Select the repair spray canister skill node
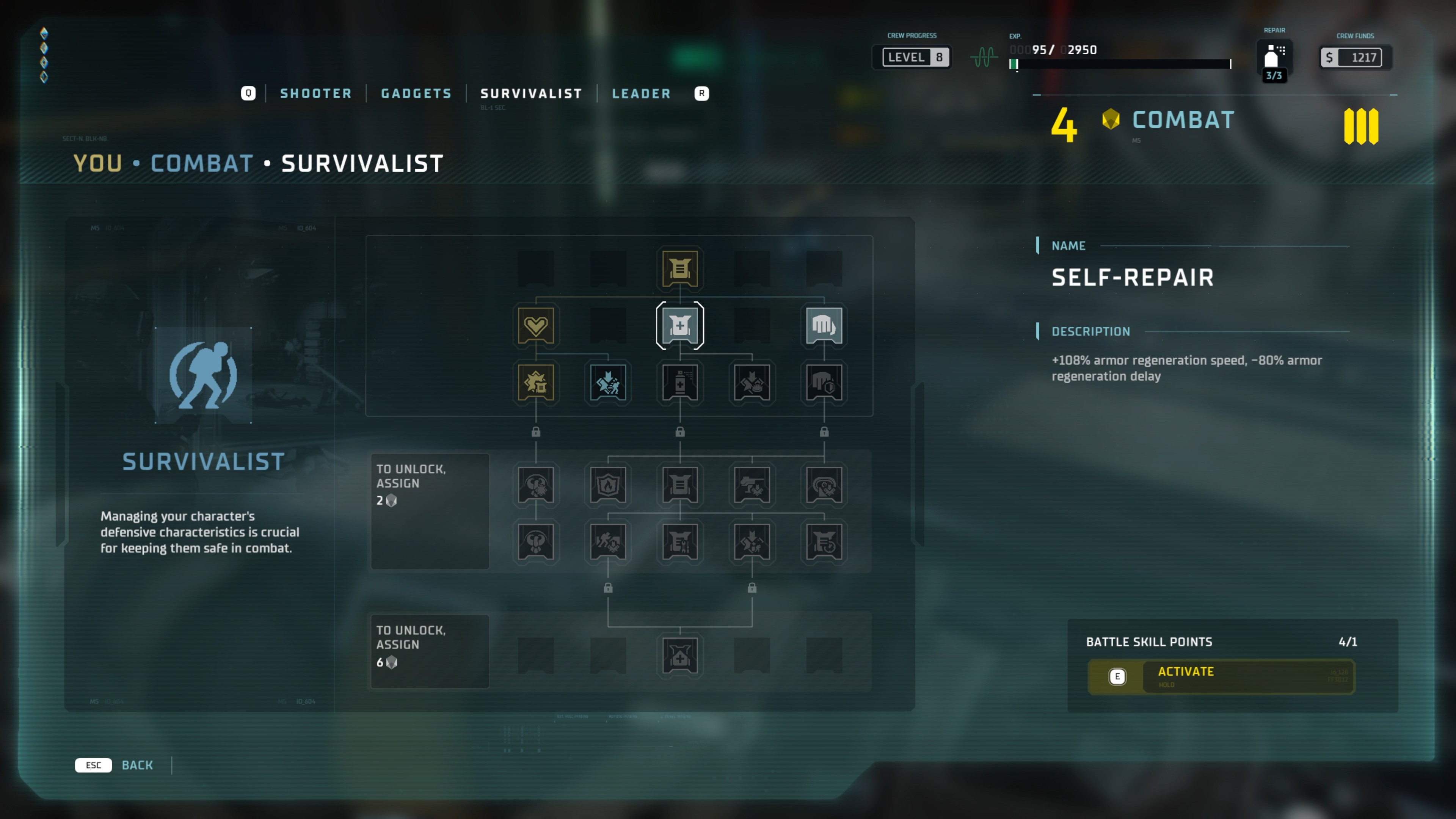 tap(679, 383)
